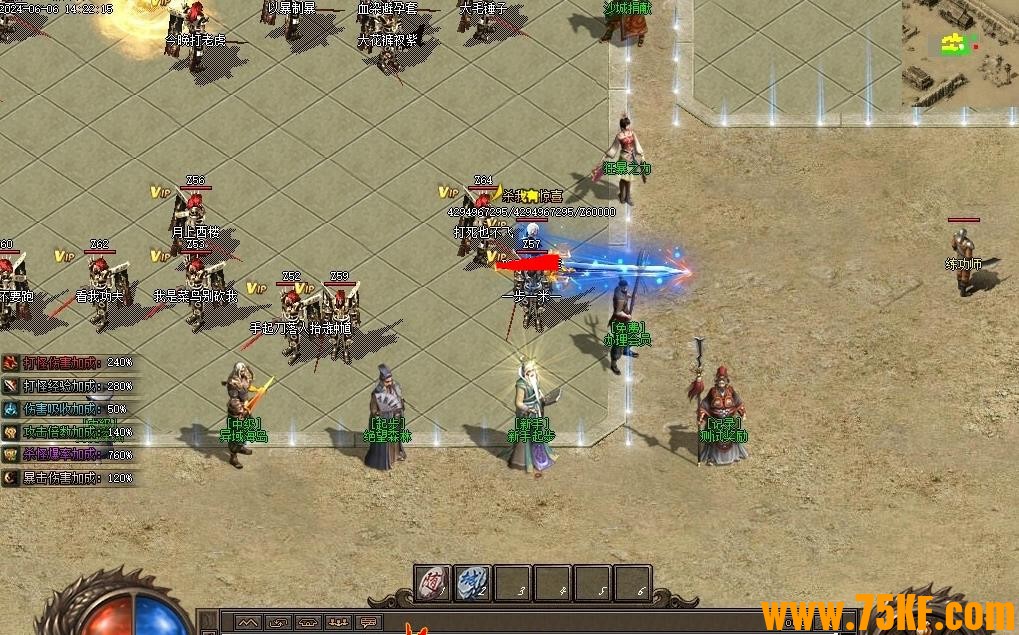Use the blue stone in hotbar slot 2
The height and width of the screenshot is (635, 1019).
click(473, 583)
